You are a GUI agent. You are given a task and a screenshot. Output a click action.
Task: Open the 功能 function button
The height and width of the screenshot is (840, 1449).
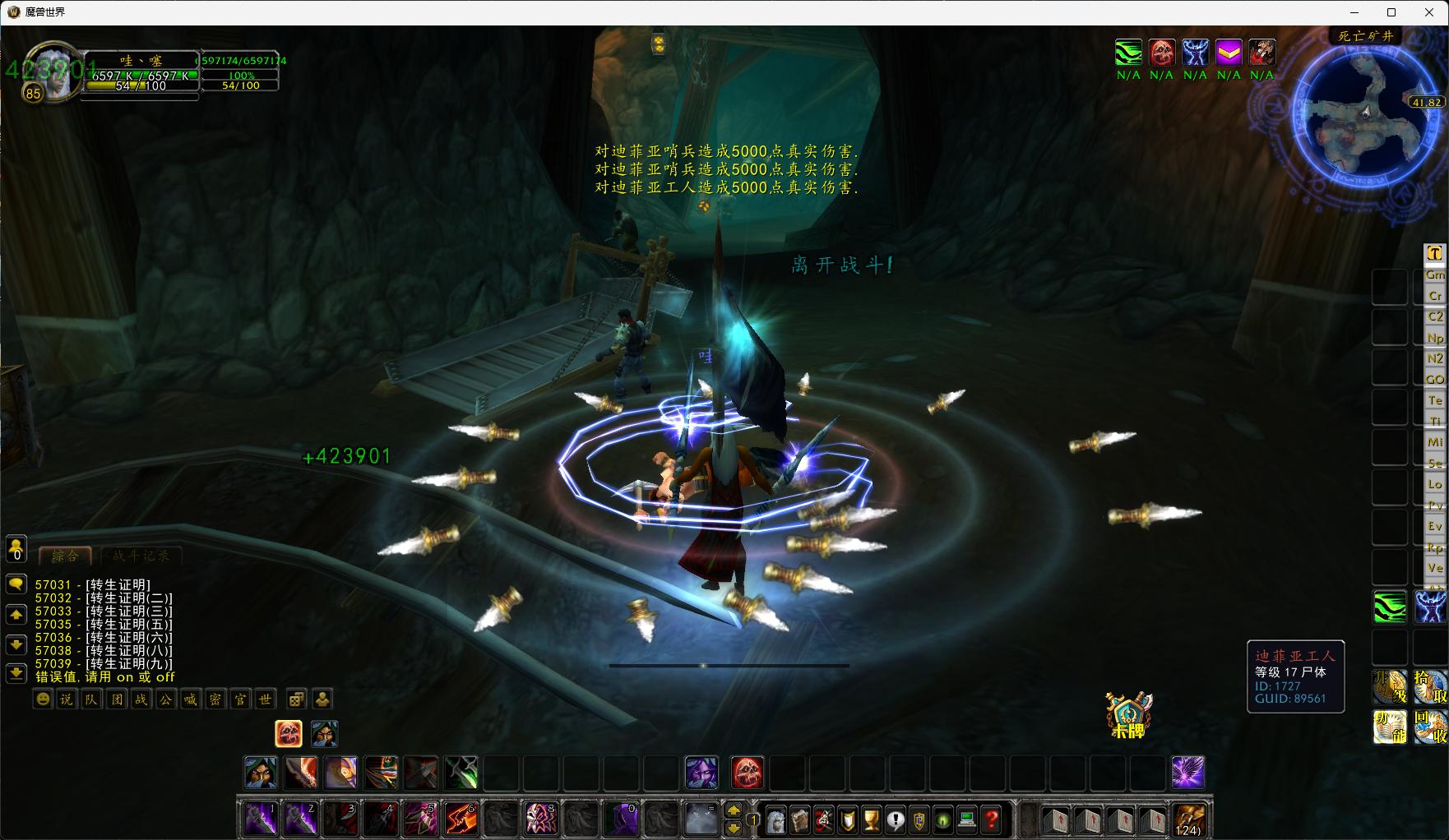click(1391, 727)
